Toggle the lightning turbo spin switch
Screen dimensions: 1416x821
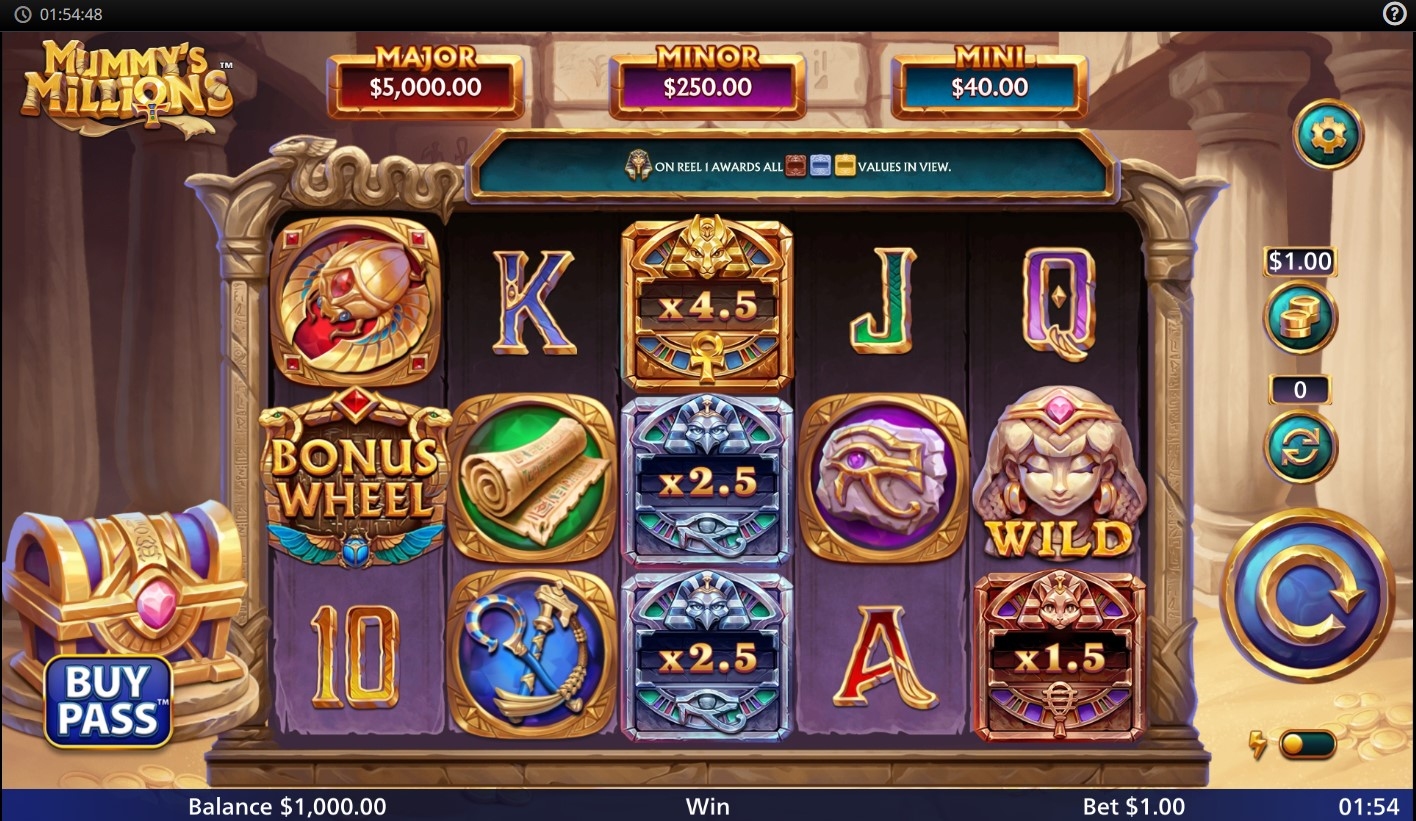pos(1307,745)
